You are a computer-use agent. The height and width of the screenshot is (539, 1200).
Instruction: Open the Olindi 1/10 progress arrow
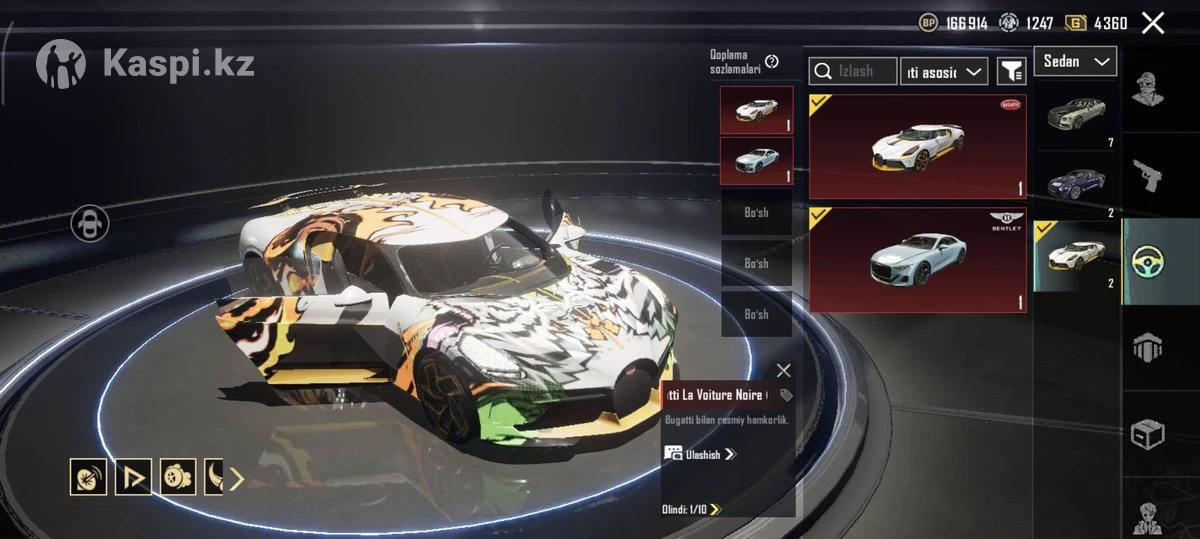[x=714, y=509]
